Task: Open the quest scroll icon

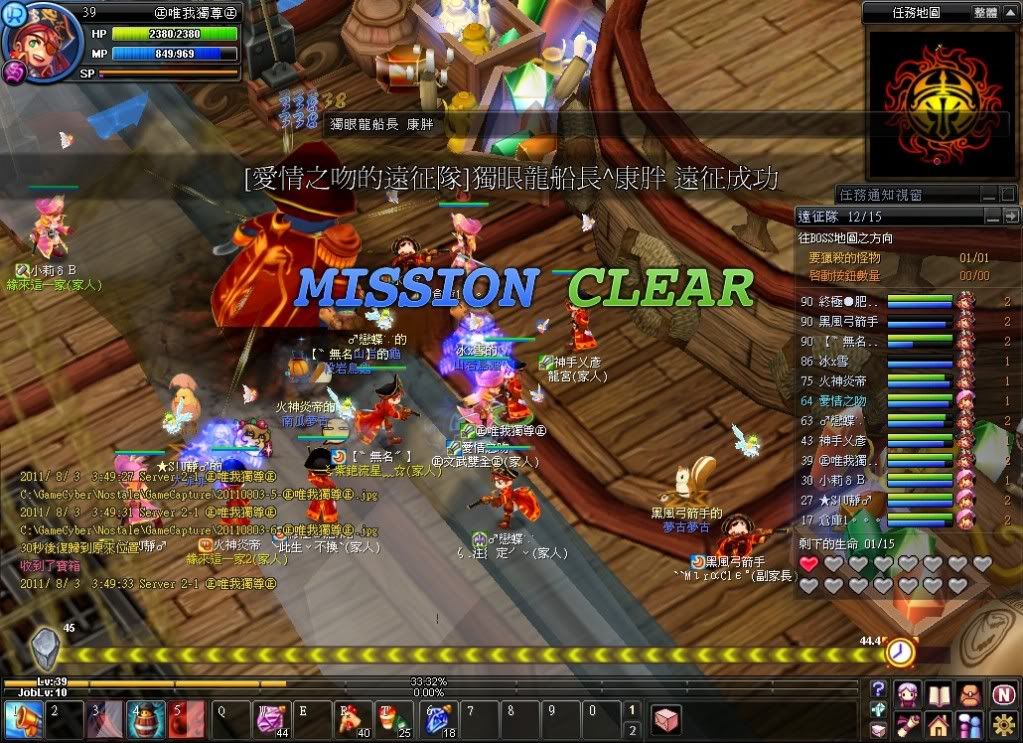Action: pyautogui.click(x=908, y=724)
